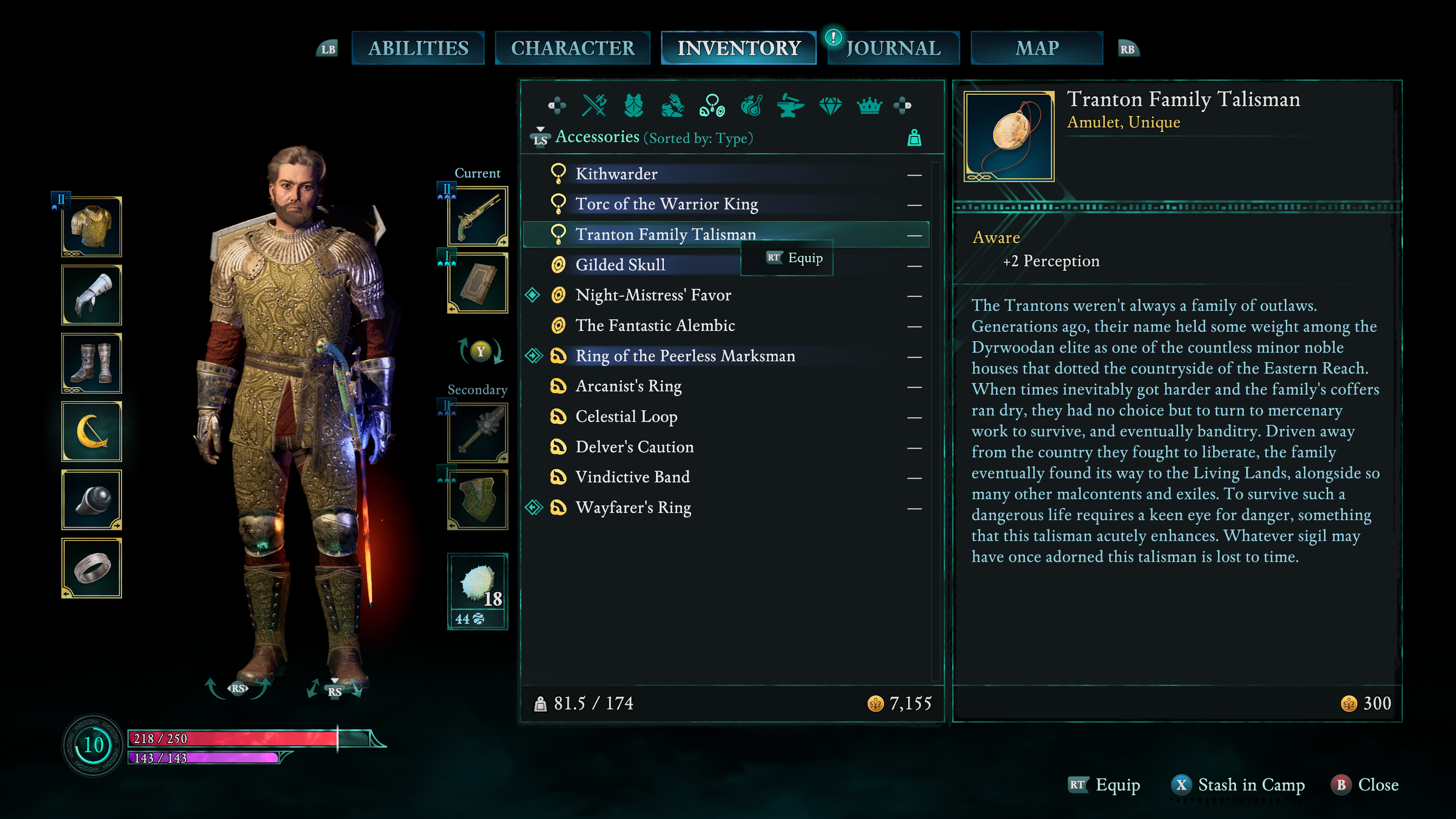Select Delver's Caution in the list
This screenshot has width=1456, height=819.
click(x=634, y=447)
